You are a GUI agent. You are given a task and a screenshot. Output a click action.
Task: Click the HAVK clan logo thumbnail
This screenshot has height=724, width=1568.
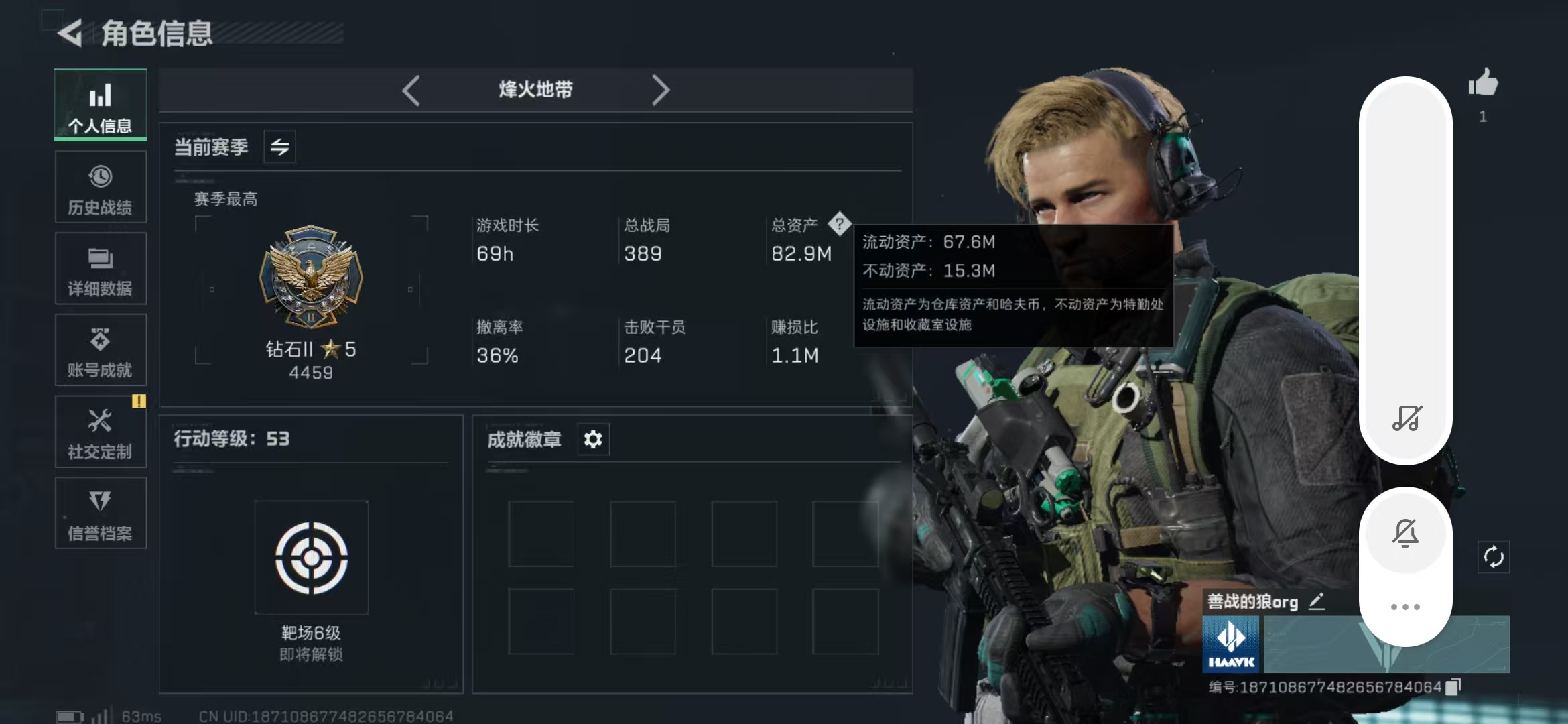tap(1232, 645)
